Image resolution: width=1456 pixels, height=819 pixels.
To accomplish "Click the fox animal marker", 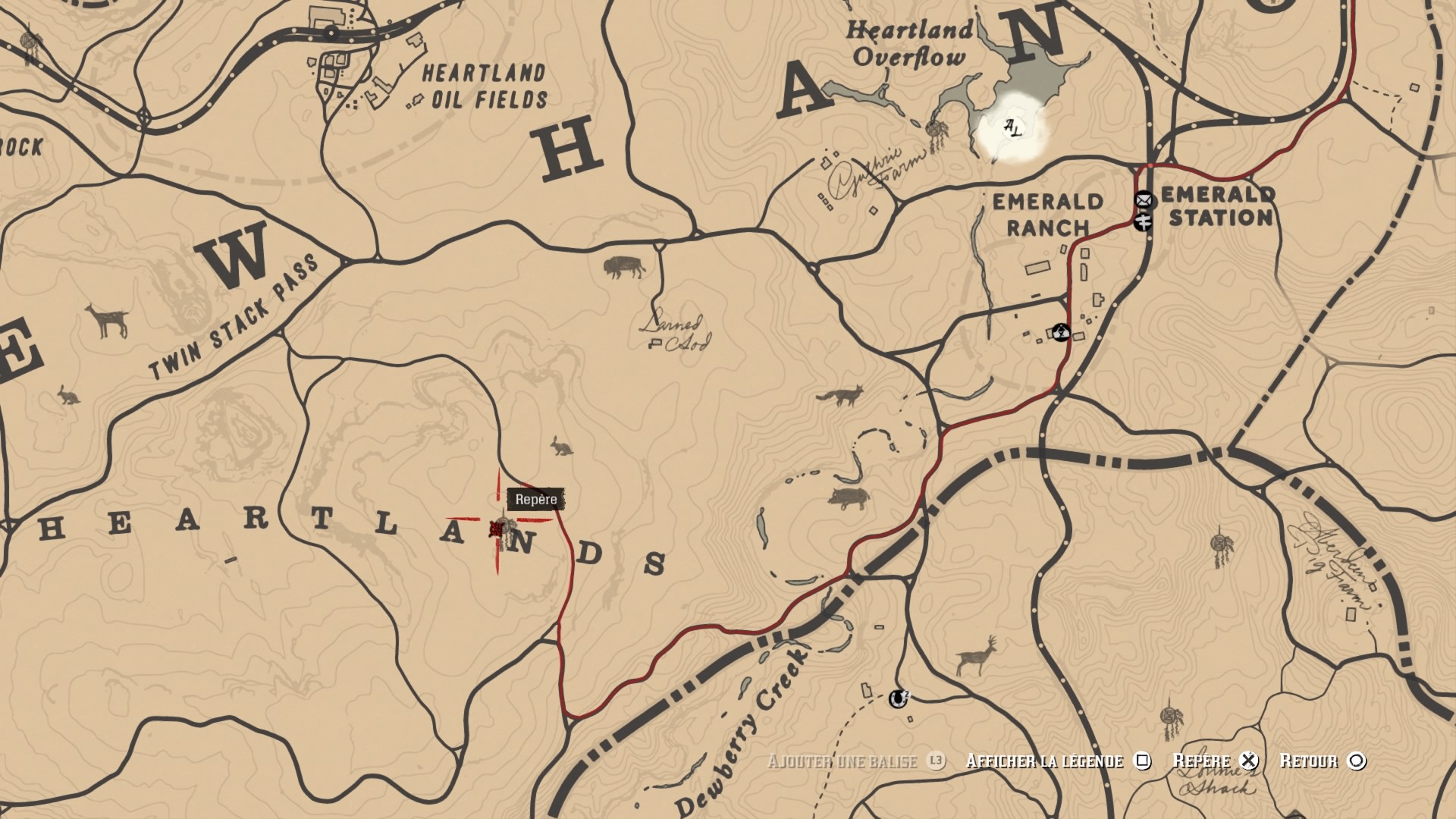I will [x=839, y=396].
